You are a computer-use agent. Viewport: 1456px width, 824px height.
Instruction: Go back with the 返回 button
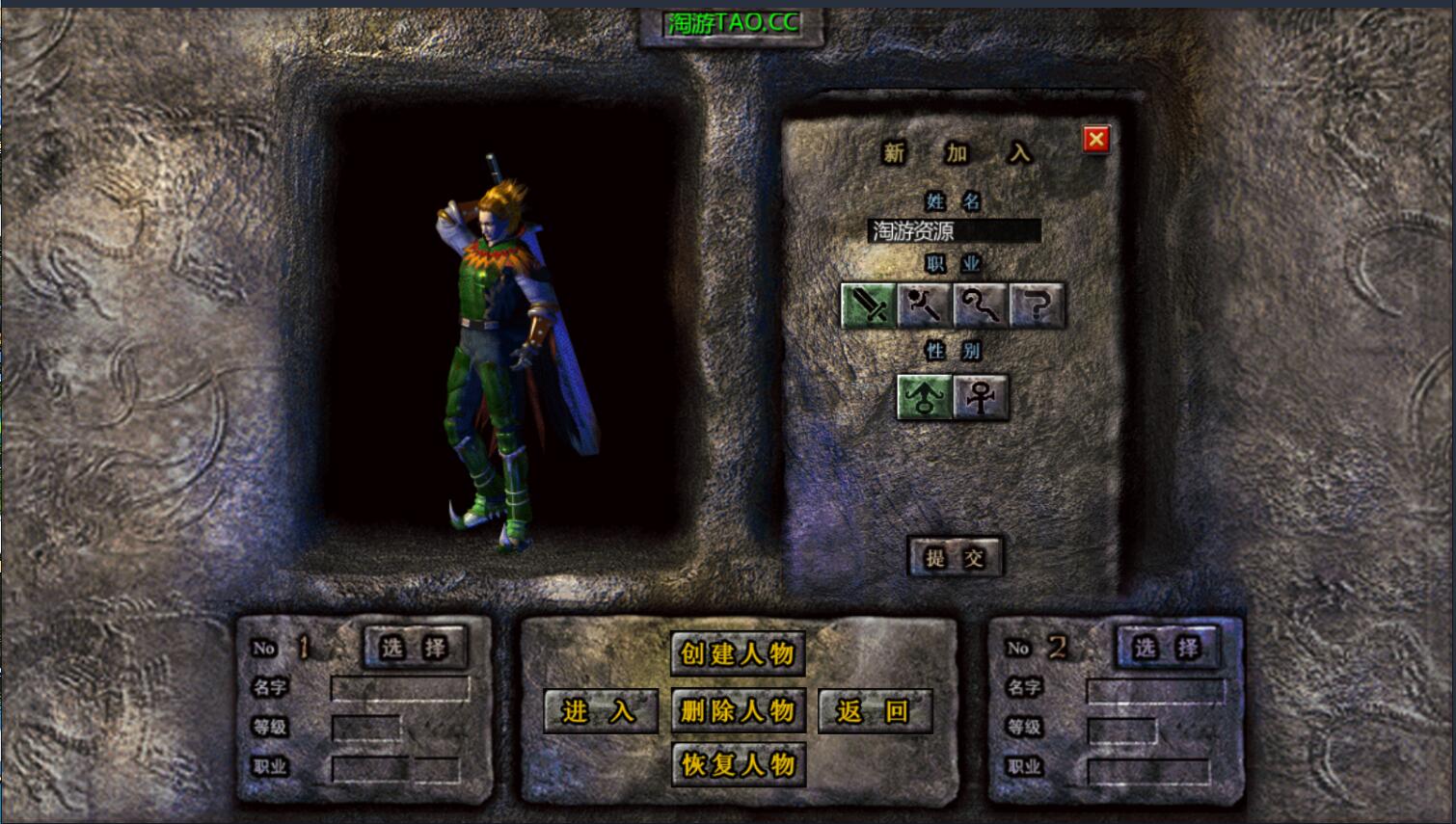[x=874, y=712]
